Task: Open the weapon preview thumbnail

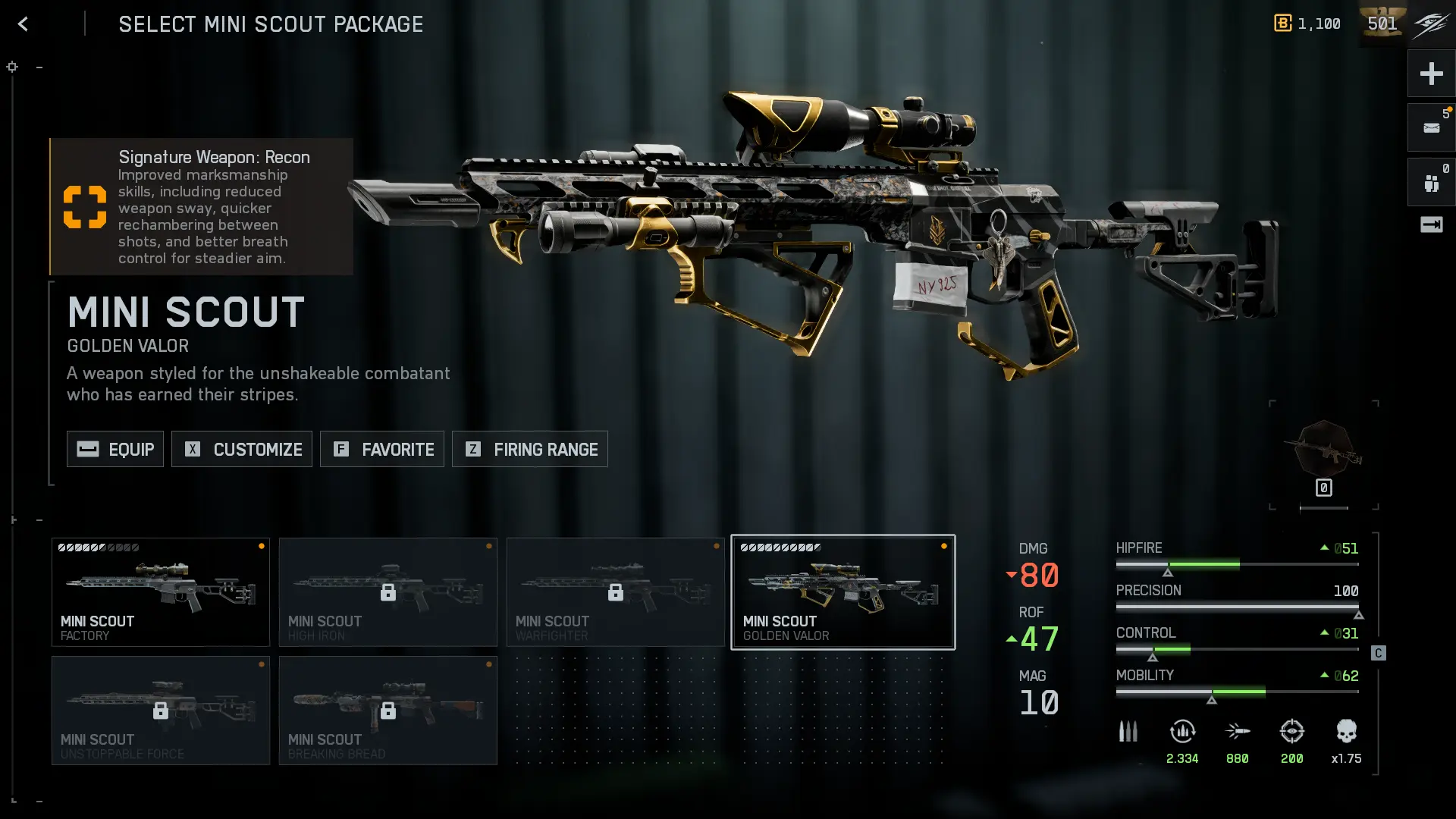Action: [x=1324, y=453]
